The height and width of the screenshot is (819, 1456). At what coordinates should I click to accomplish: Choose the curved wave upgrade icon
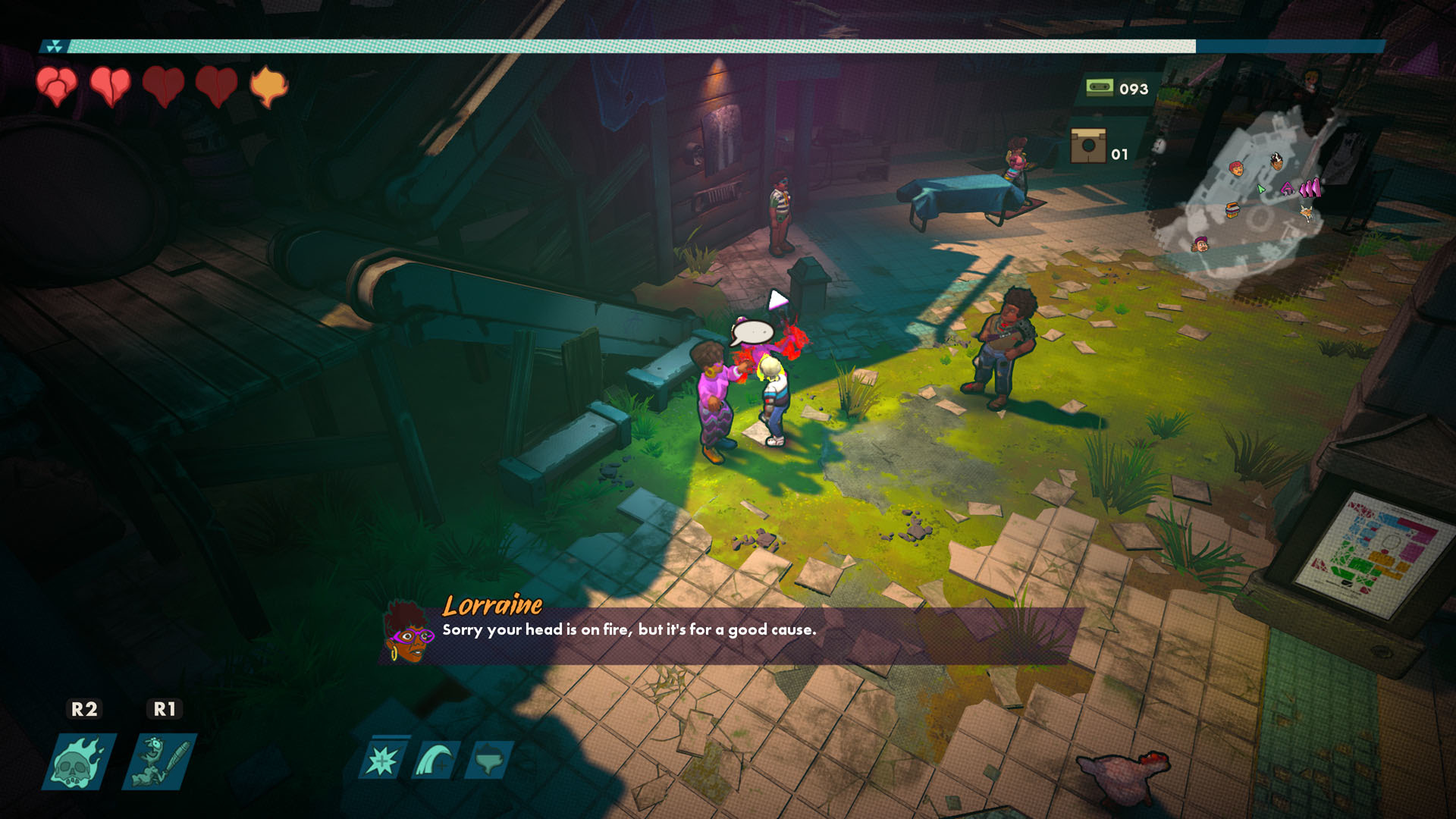436,760
